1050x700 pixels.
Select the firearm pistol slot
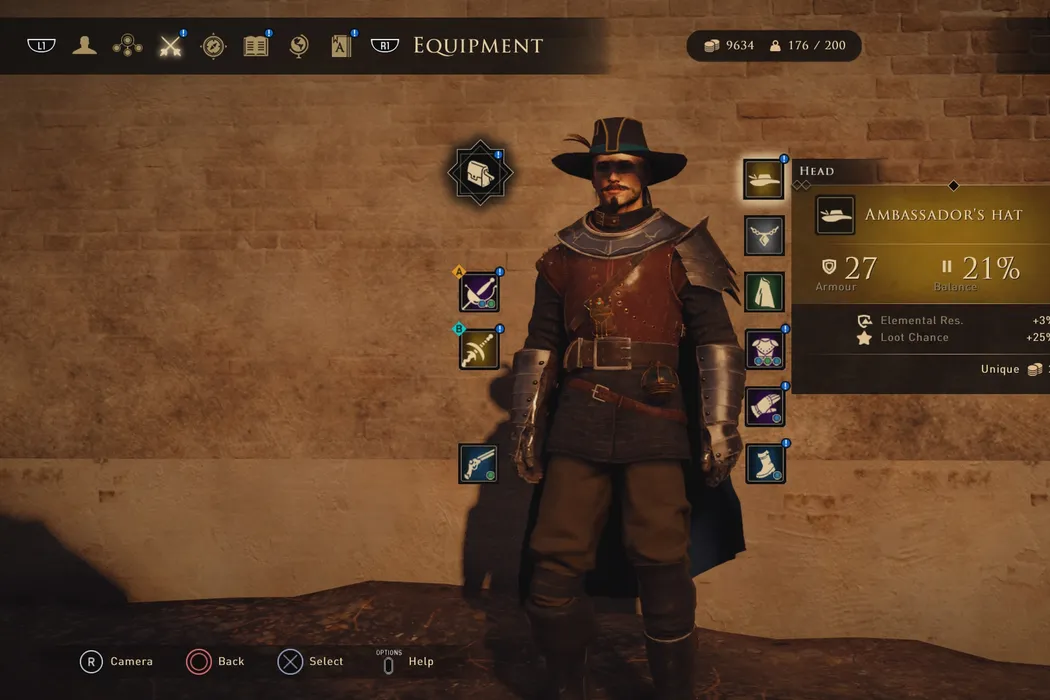pyautogui.click(x=479, y=464)
